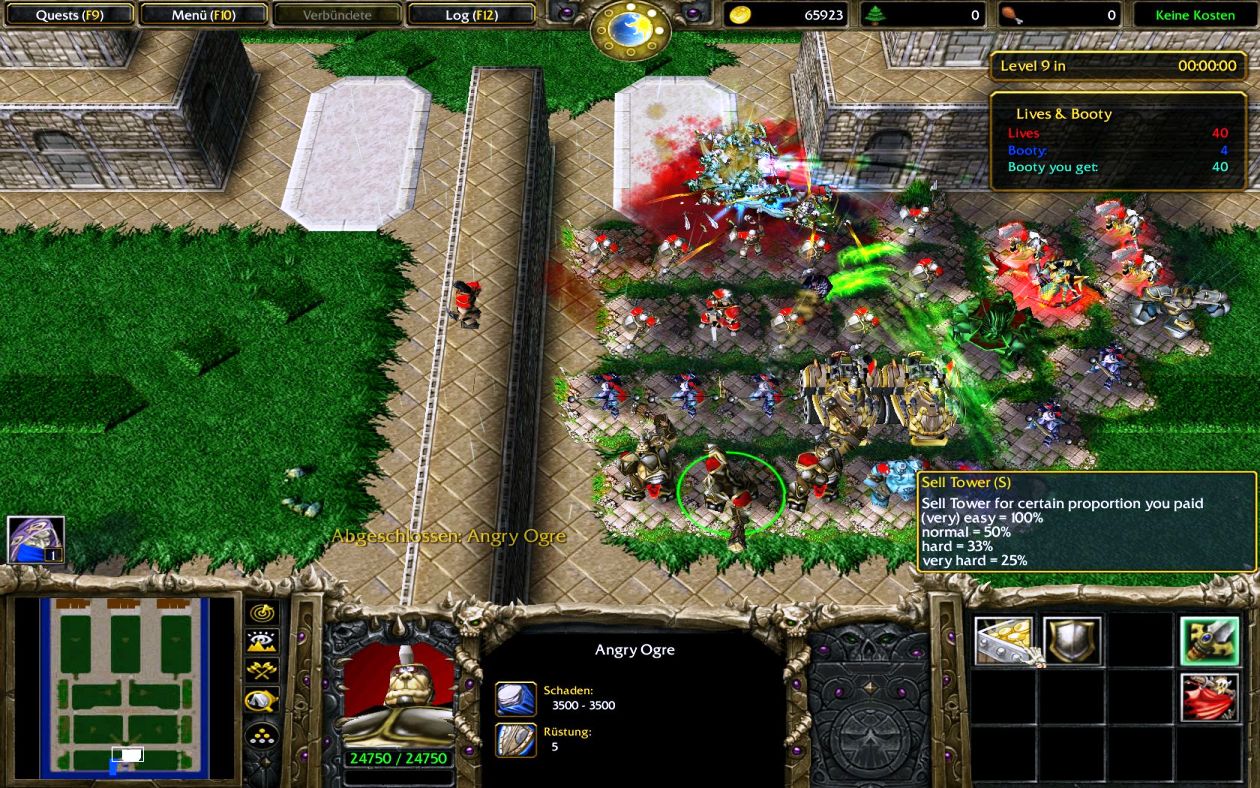This screenshot has height=788, width=1260.
Task: Click the day-night clock at top
Action: (x=630, y=29)
